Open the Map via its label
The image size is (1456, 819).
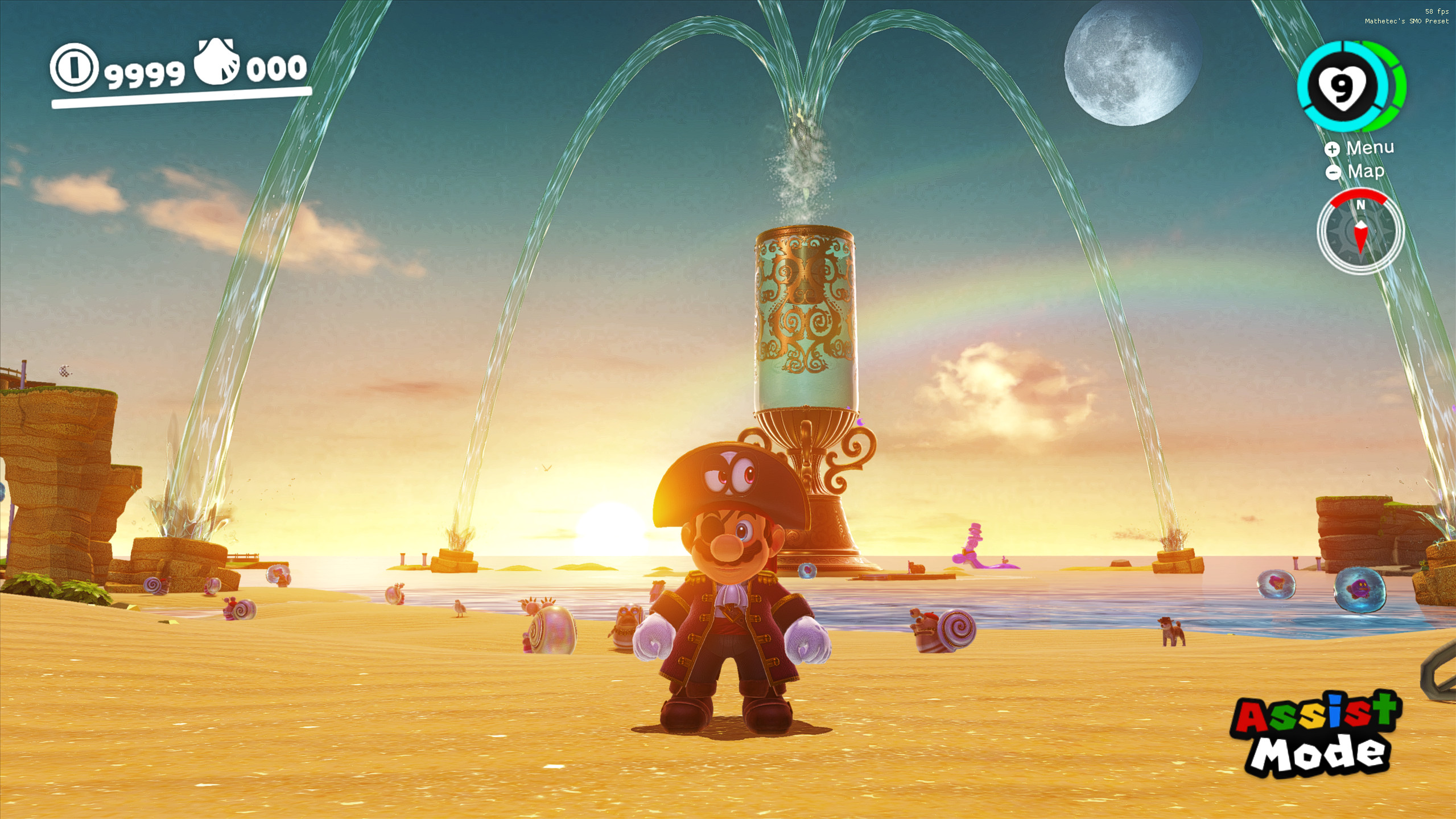coord(1366,171)
